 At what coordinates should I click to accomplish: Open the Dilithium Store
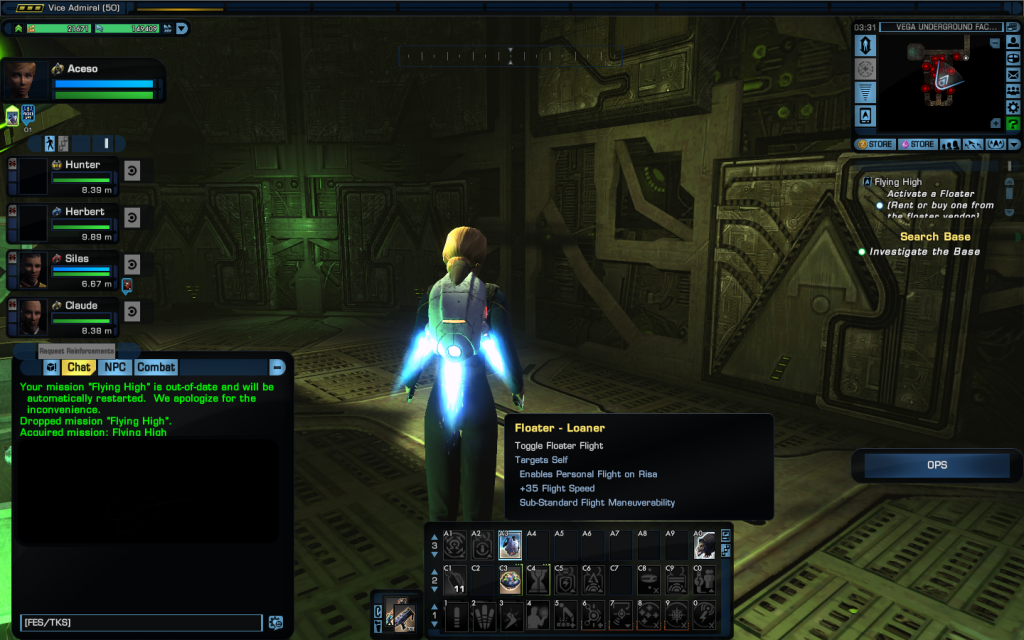tap(919, 144)
